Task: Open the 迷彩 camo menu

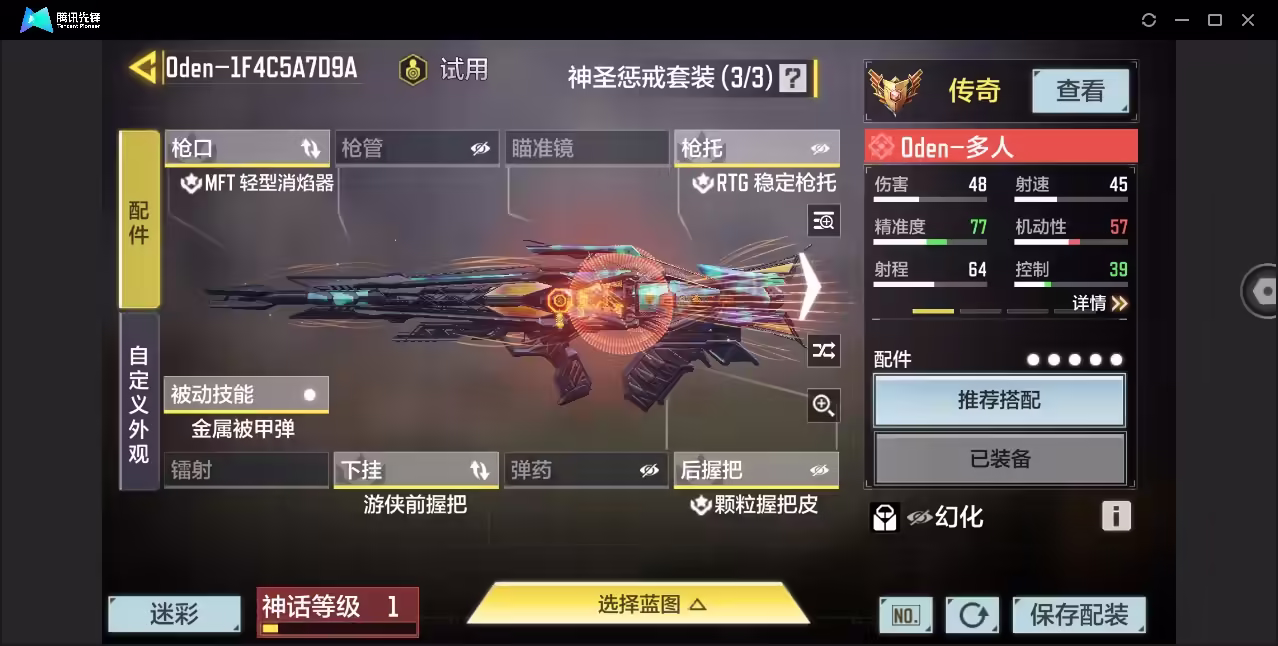Action: tap(174, 614)
